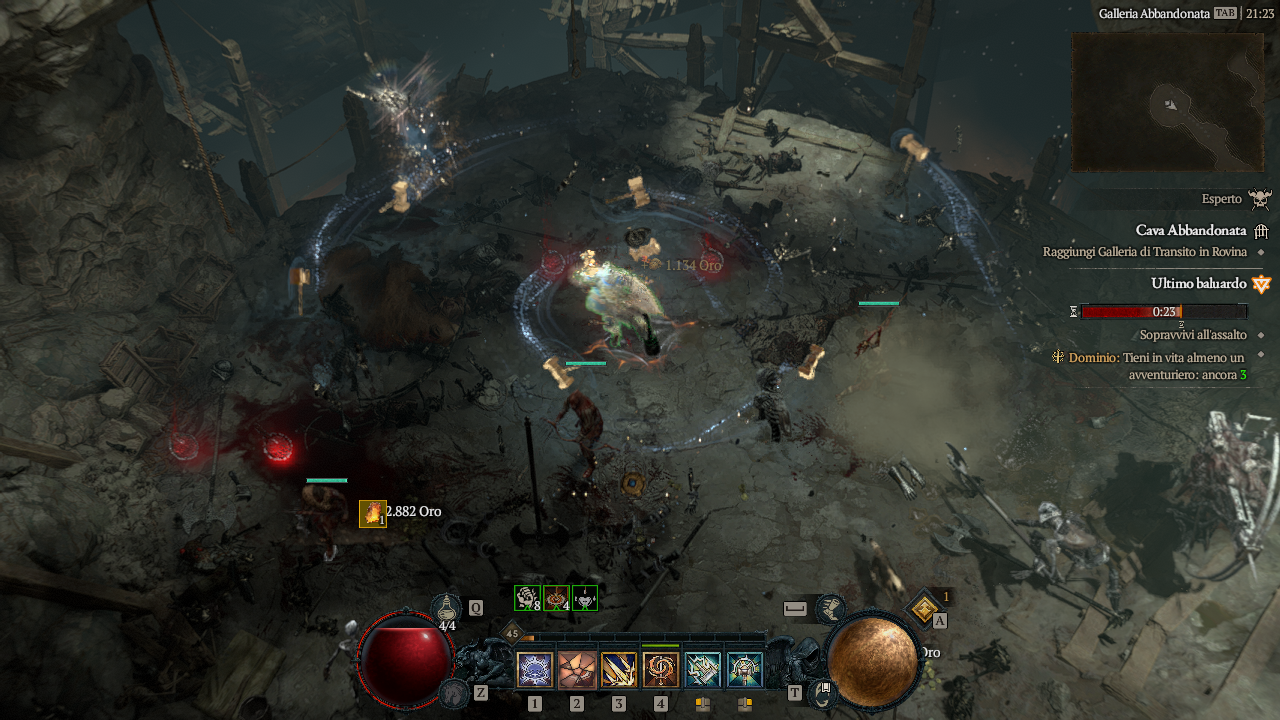Cast the golden blades skill in slot 3
Viewport: 1280px width, 720px height.
[x=619, y=670]
